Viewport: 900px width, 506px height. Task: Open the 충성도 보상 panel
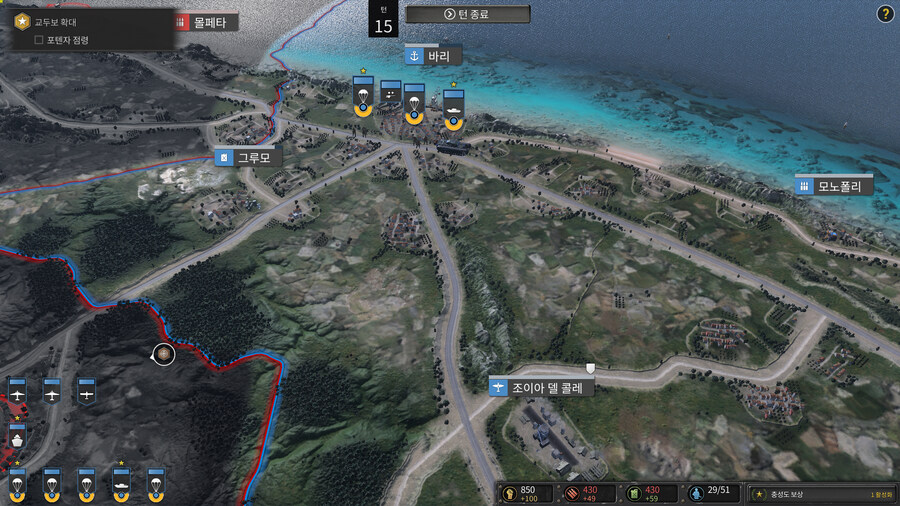tap(820, 494)
